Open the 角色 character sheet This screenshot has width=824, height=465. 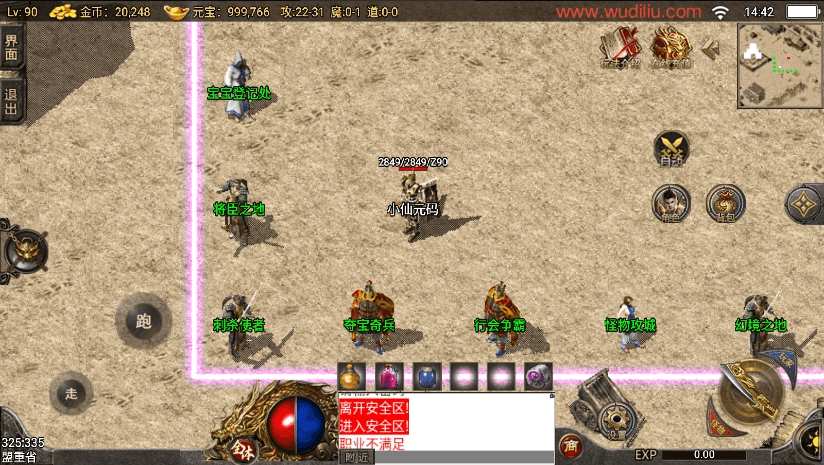point(670,202)
